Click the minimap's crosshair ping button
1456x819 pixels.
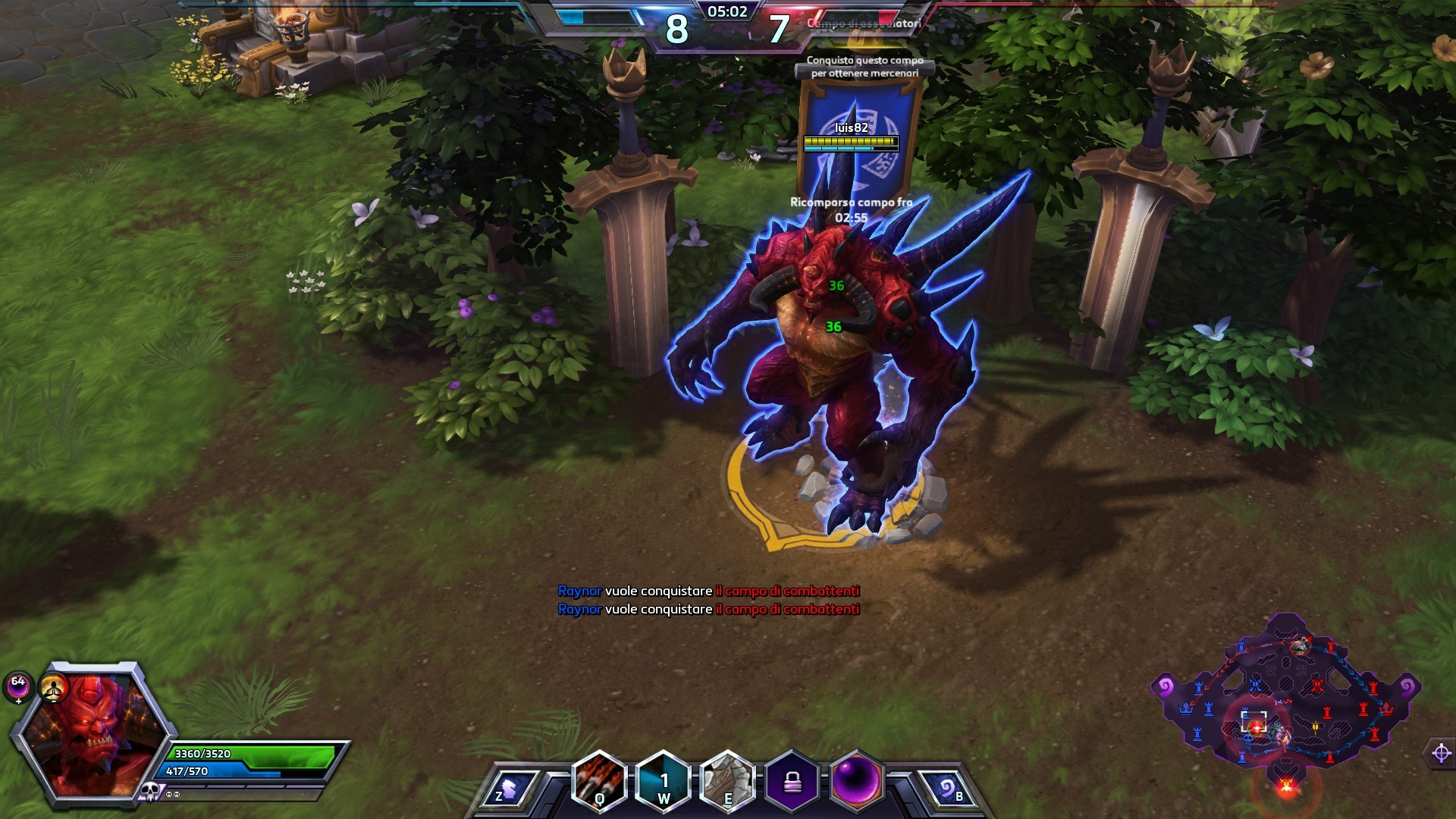click(x=1441, y=753)
